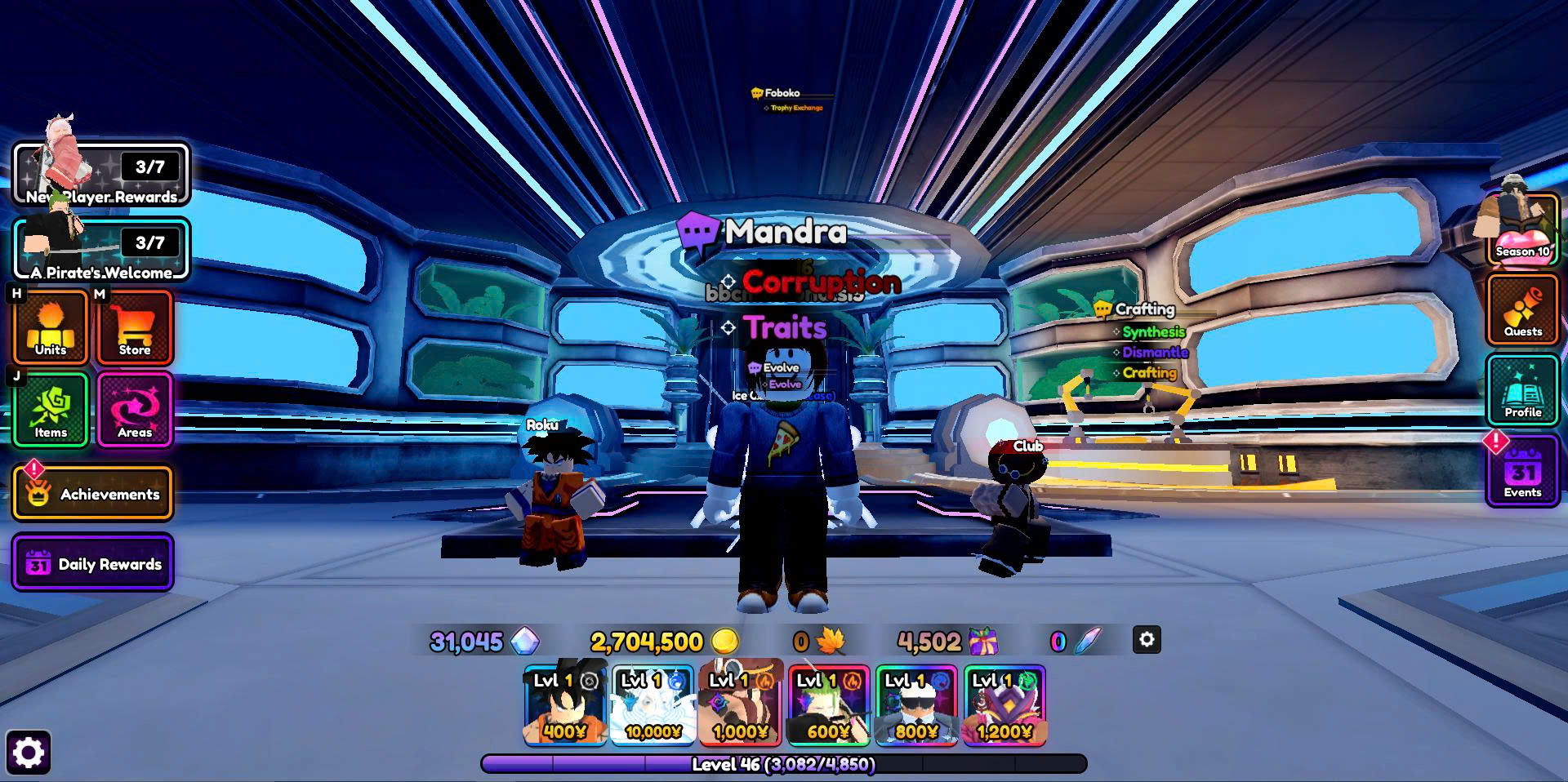Select the 400¥ unit slot
Screen dimensions: 1568x782
point(565,705)
